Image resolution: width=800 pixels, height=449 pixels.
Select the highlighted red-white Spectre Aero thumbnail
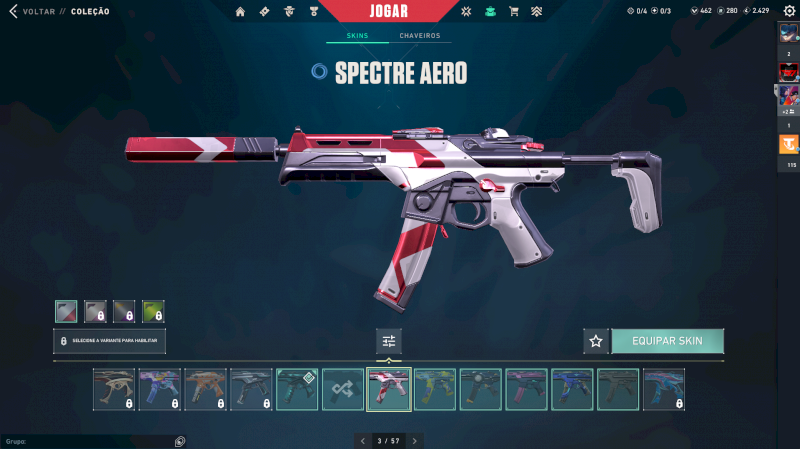pyautogui.click(x=389, y=389)
